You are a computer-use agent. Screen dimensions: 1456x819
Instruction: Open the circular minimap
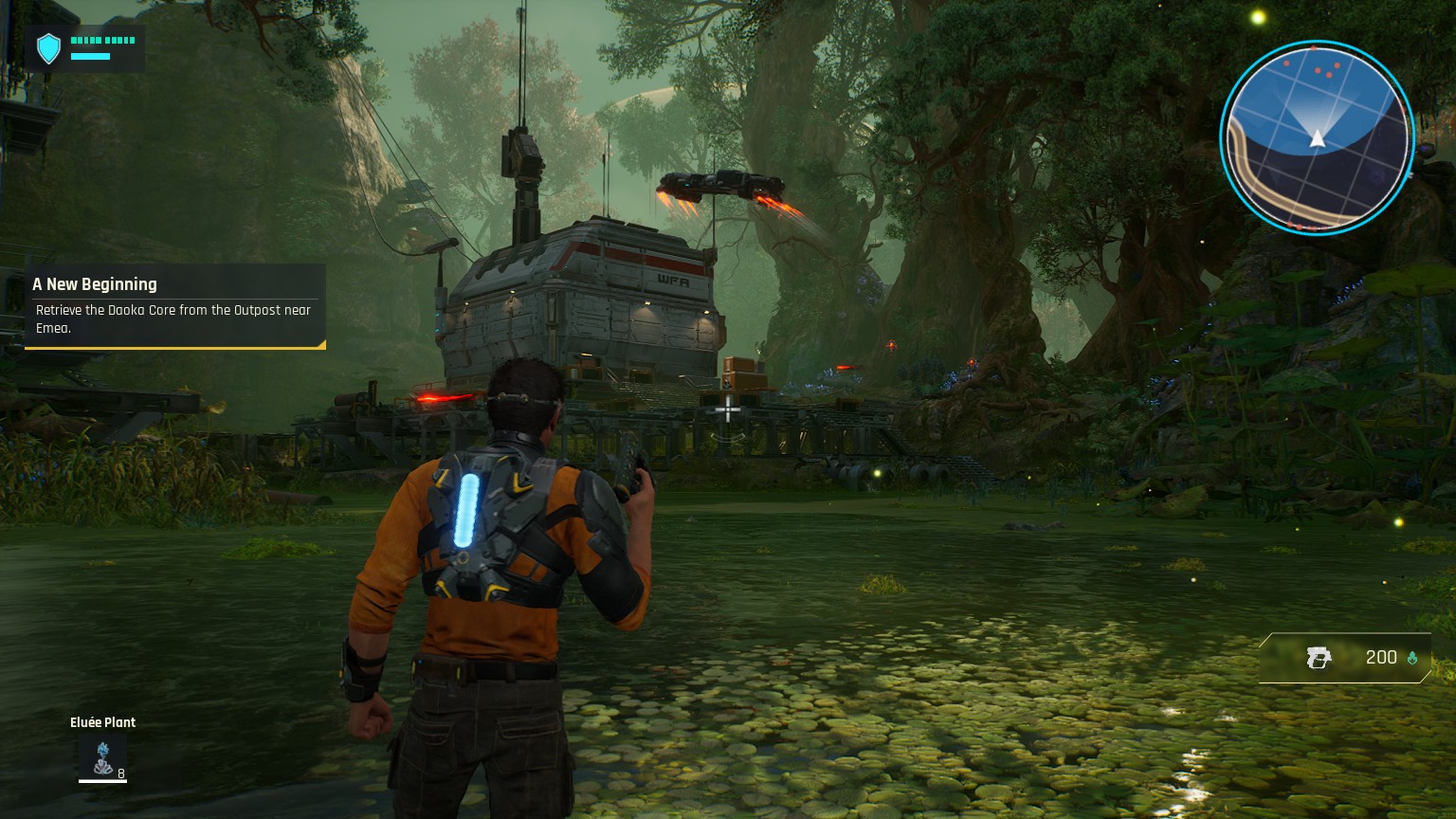1316,137
